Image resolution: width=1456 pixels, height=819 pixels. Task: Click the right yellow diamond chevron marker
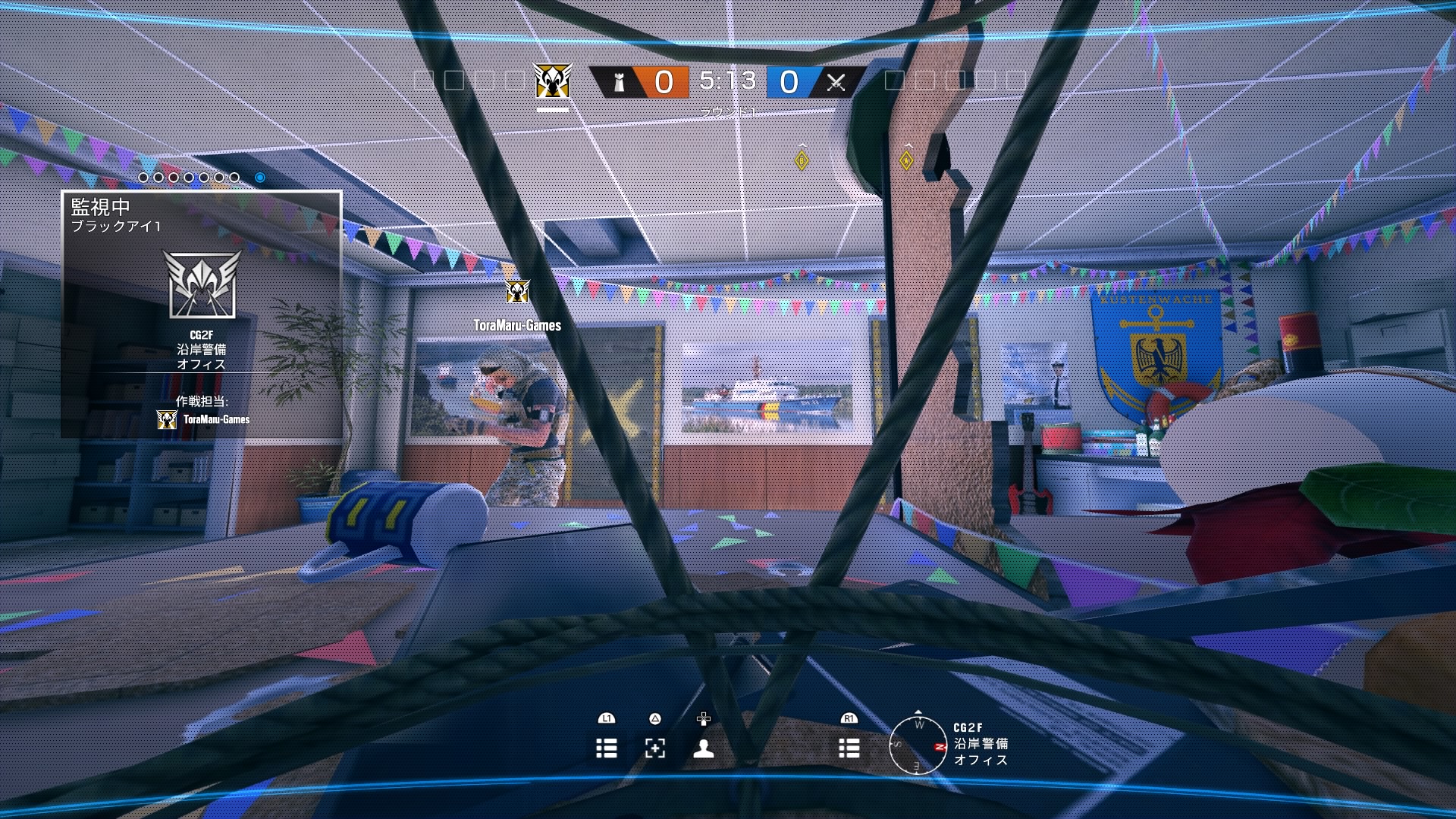pos(905,159)
